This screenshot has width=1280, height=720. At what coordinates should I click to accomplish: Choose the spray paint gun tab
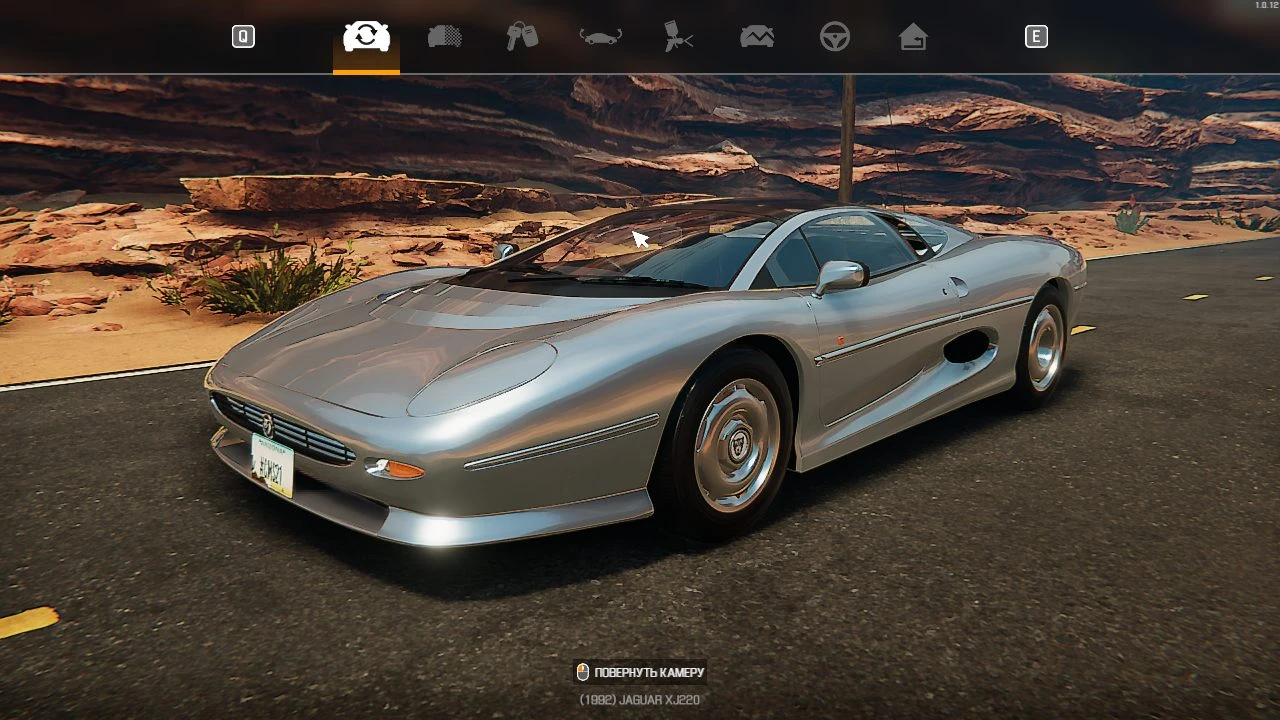678,37
